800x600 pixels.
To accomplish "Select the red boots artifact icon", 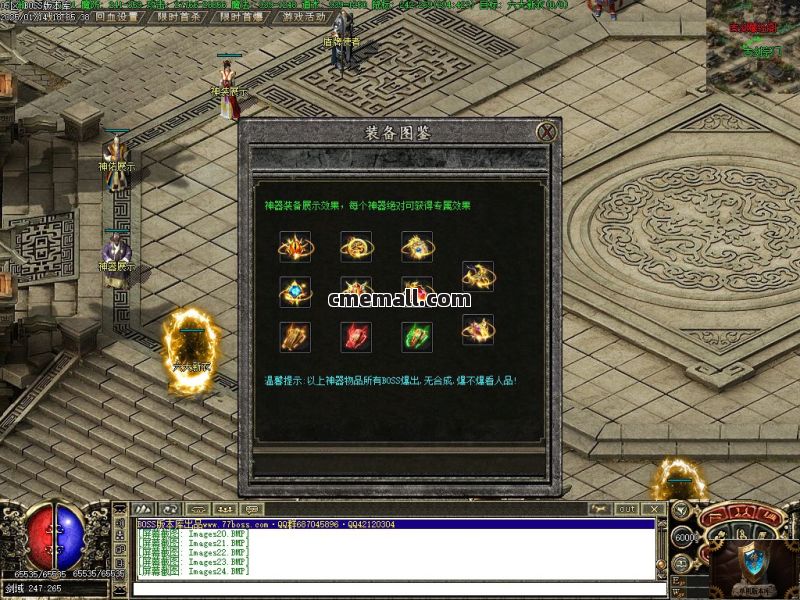I will pyautogui.click(x=356, y=336).
